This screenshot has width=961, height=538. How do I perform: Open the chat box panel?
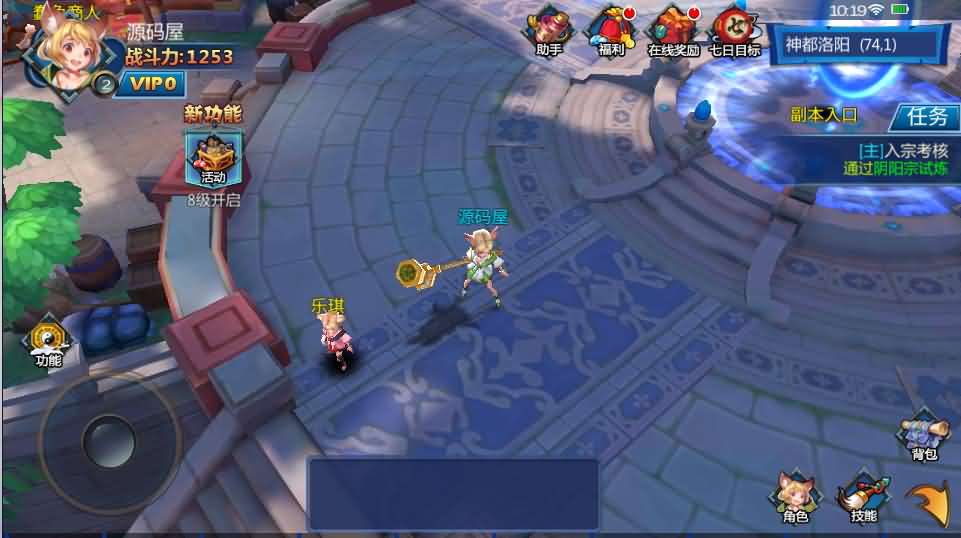pyautogui.click(x=453, y=493)
